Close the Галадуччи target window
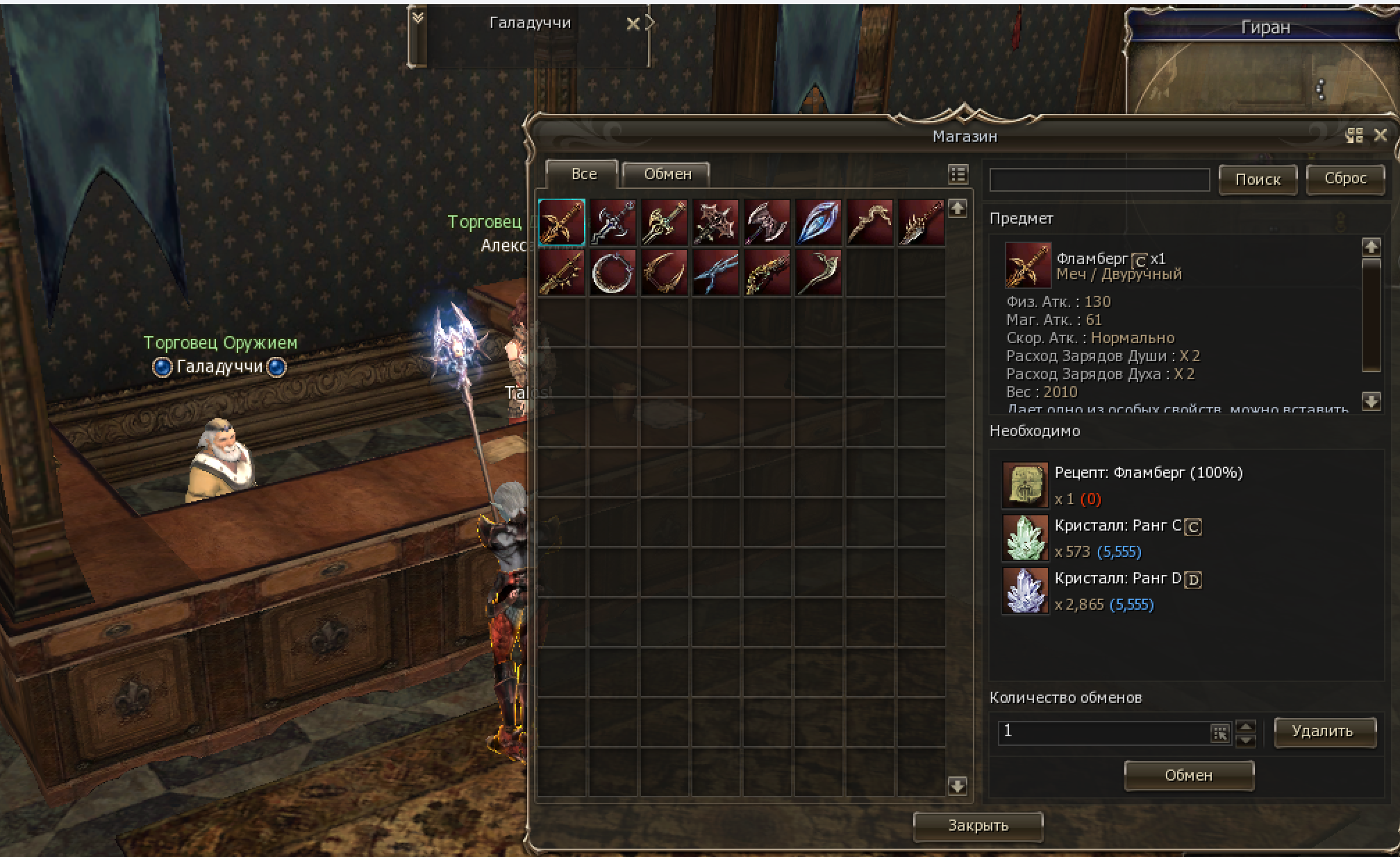This screenshot has width=1400, height=857. (633, 24)
